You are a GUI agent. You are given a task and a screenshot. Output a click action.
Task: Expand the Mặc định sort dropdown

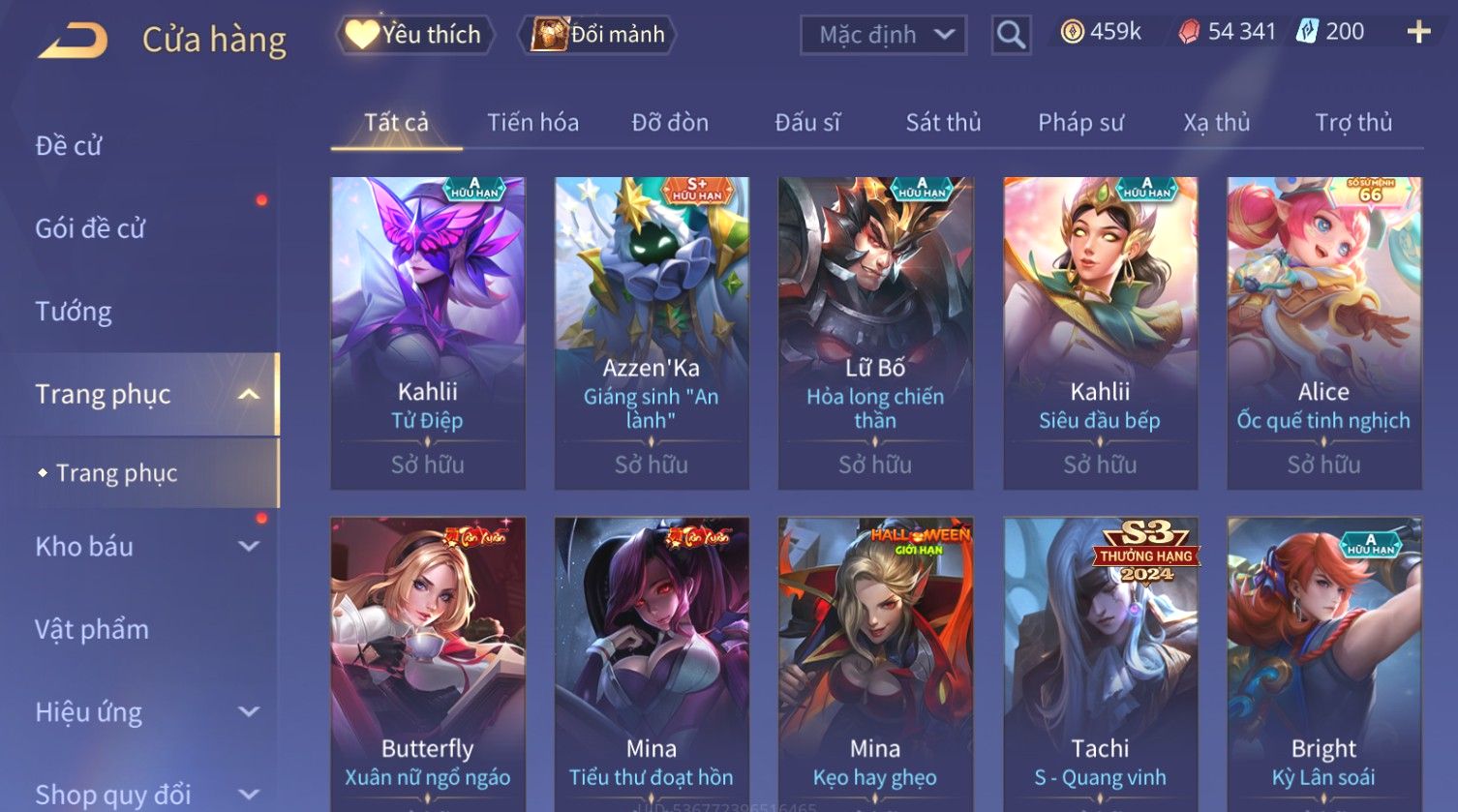click(883, 36)
